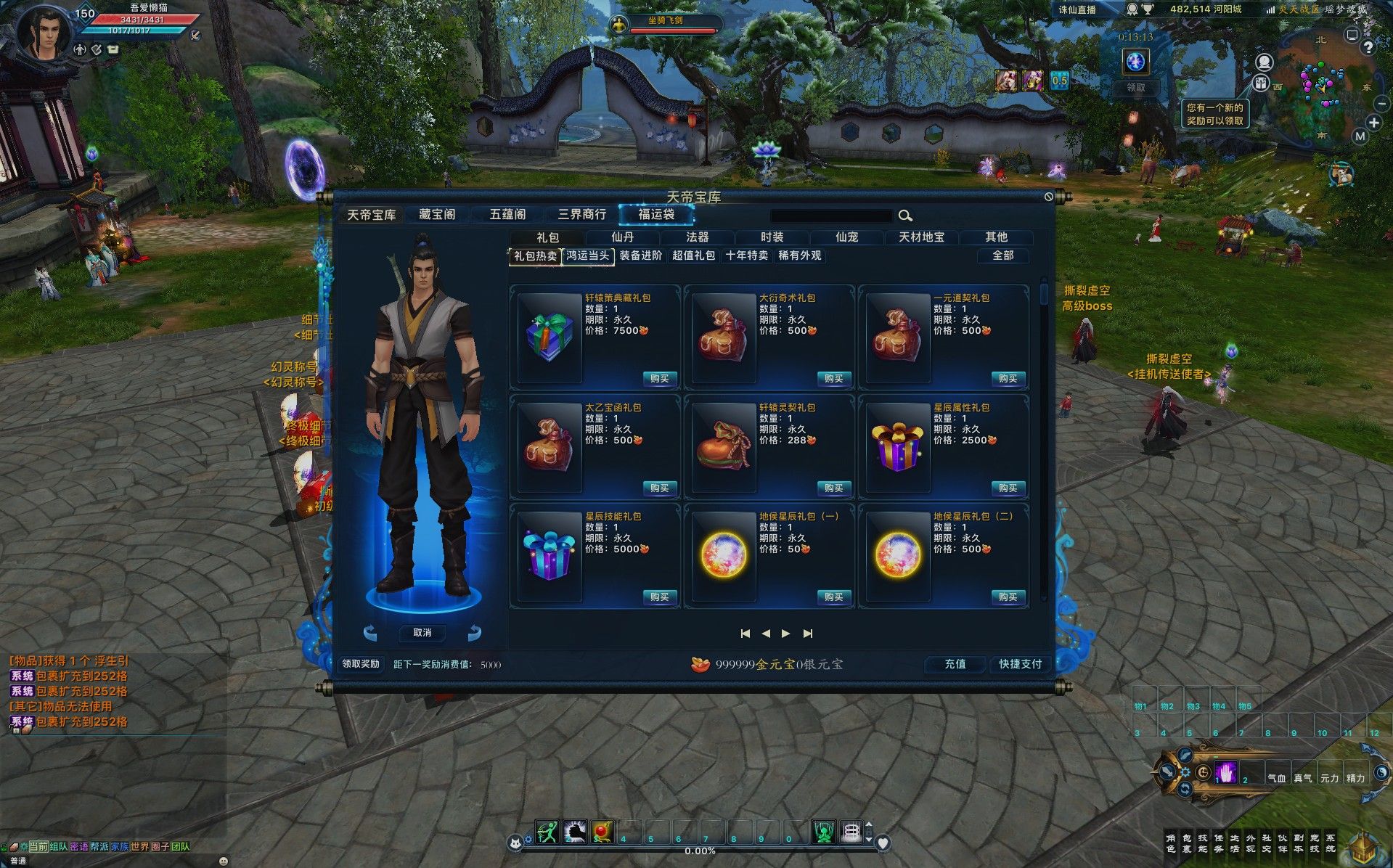Choose the 仙丹 item category
This screenshot has height=868, width=1393.
tap(623, 237)
